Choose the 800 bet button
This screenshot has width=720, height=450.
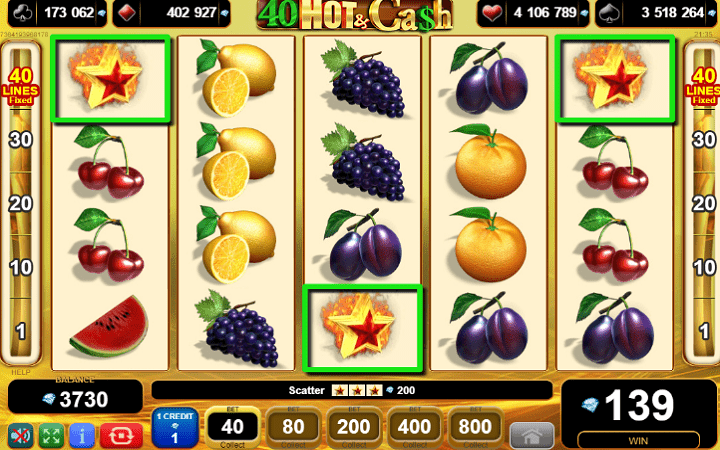point(475,429)
